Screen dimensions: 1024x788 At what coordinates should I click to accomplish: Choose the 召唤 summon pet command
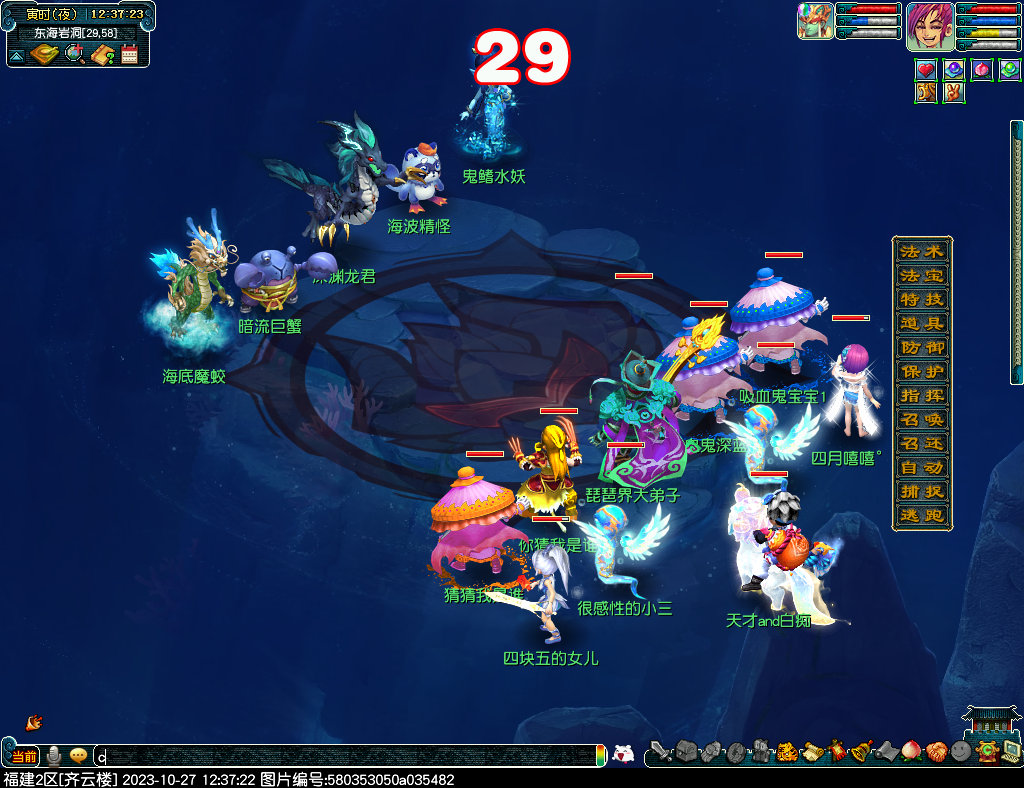[921, 419]
